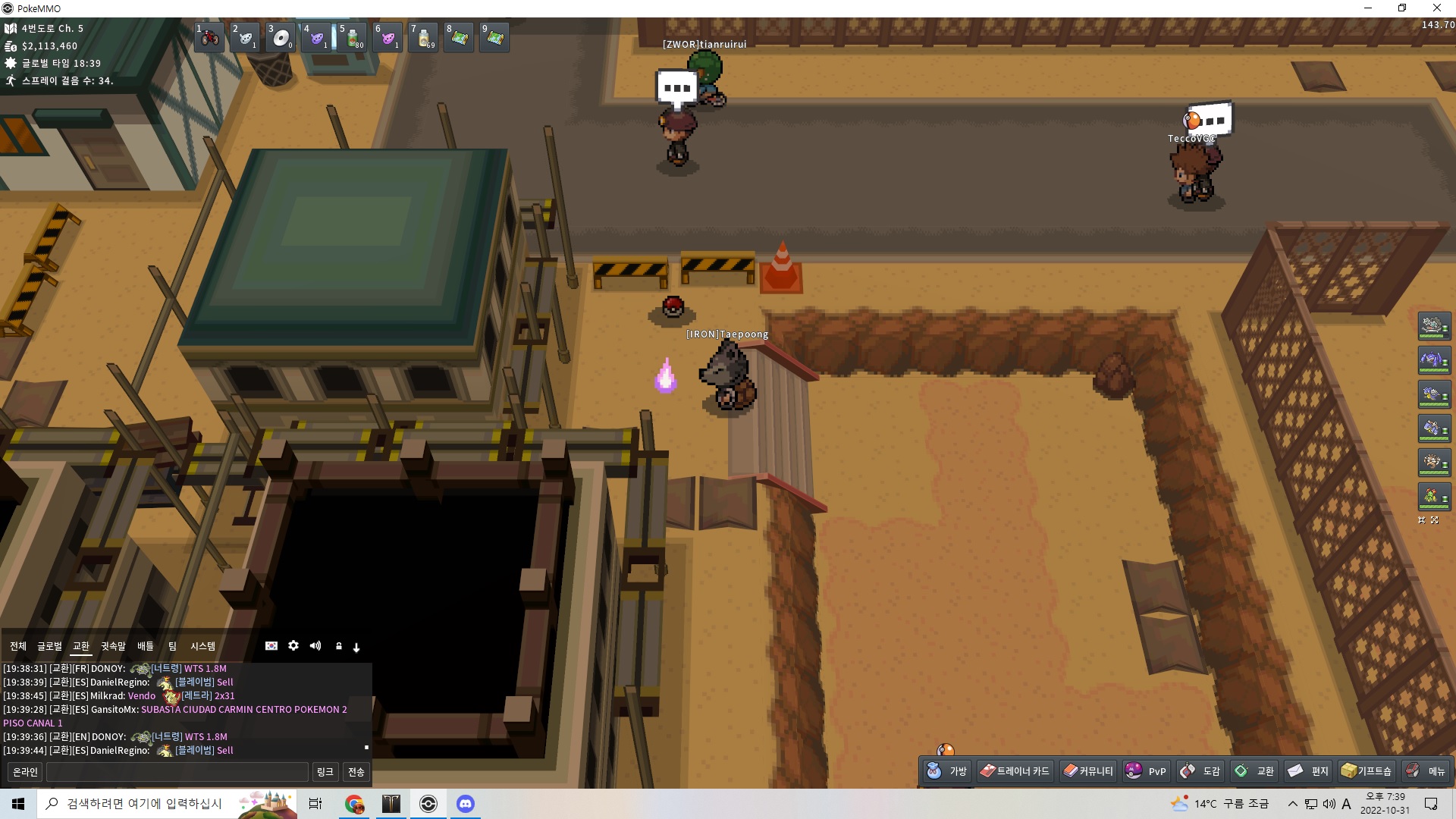Send the chat message with 전송
1456x819 pixels.
pos(356,772)
